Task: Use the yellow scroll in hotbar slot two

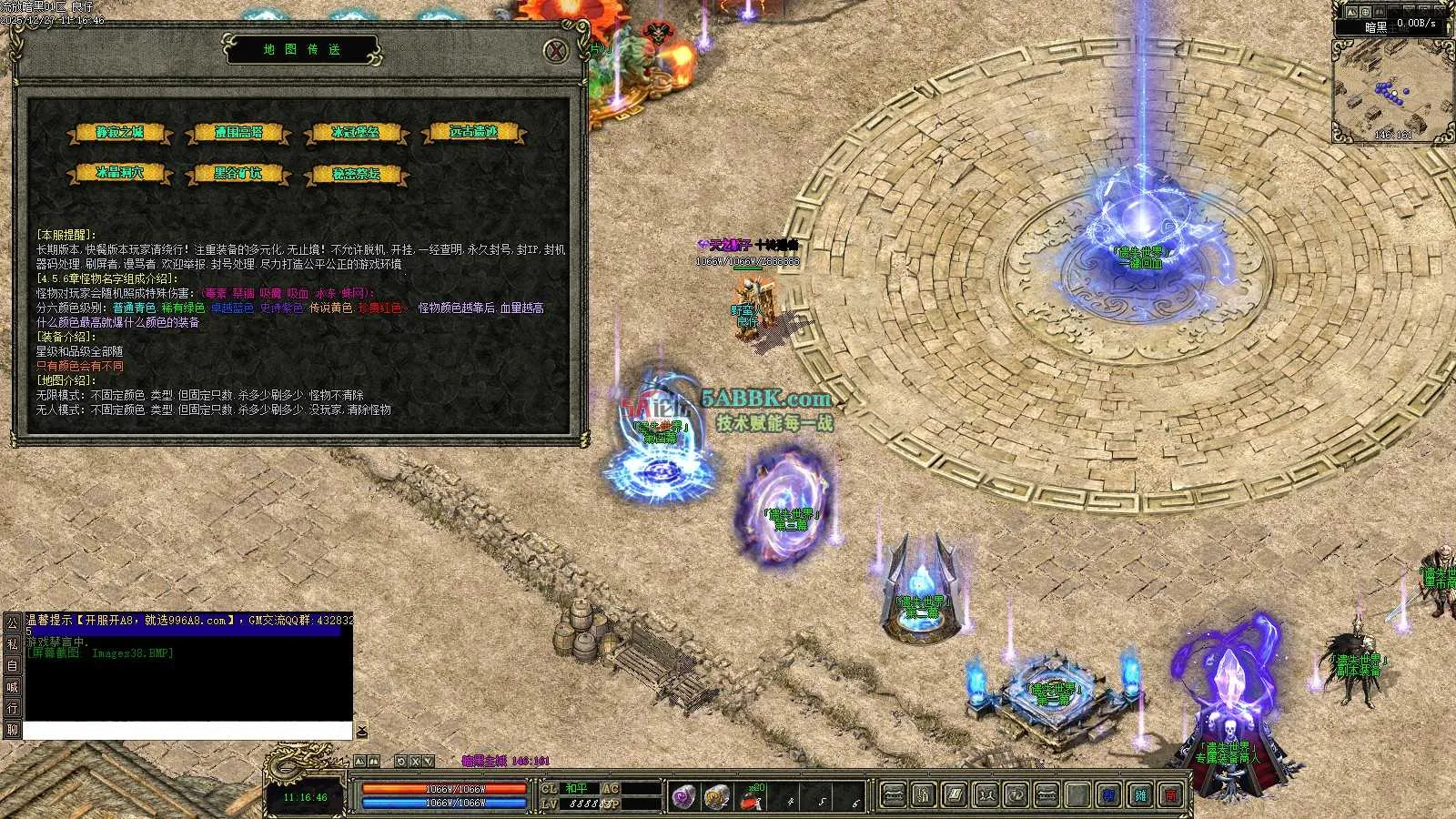Action: tap(716, 797)
